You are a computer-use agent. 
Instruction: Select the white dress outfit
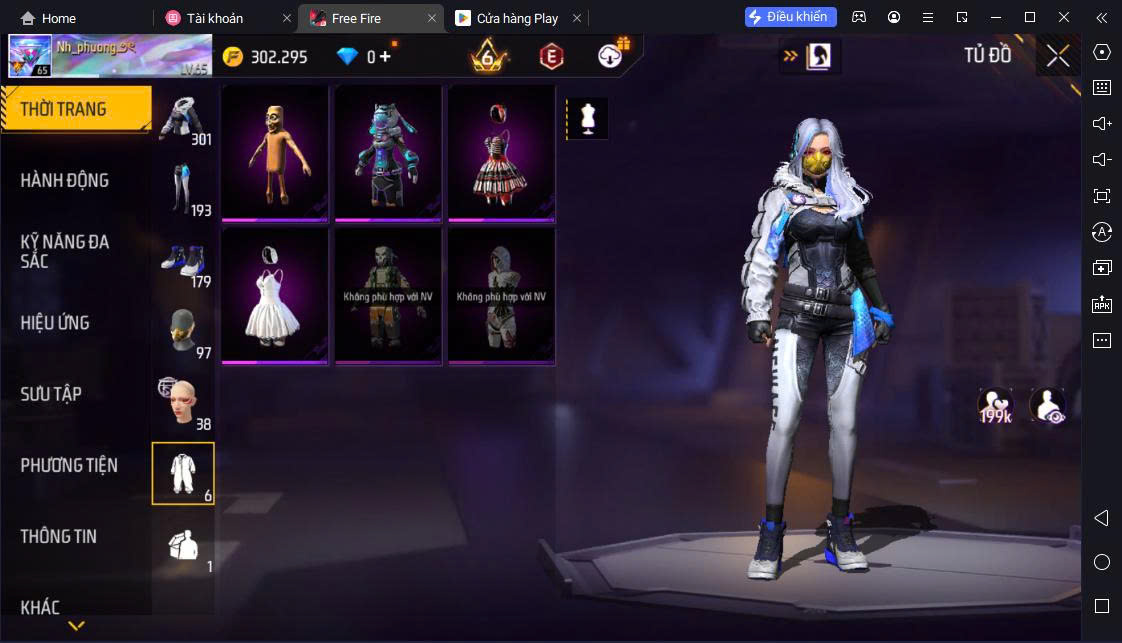[275, 296]
